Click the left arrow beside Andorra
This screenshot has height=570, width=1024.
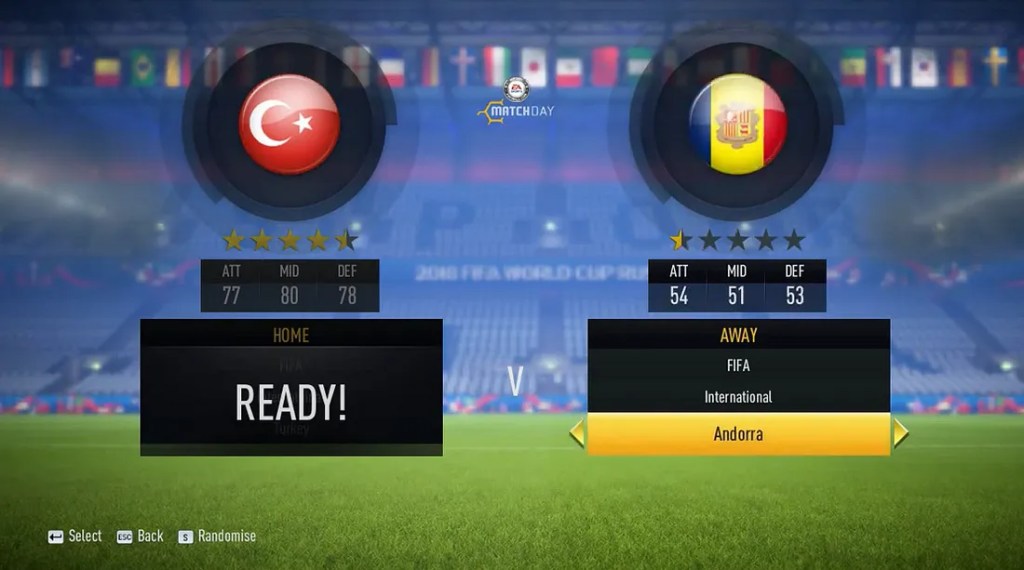[577, 434]
